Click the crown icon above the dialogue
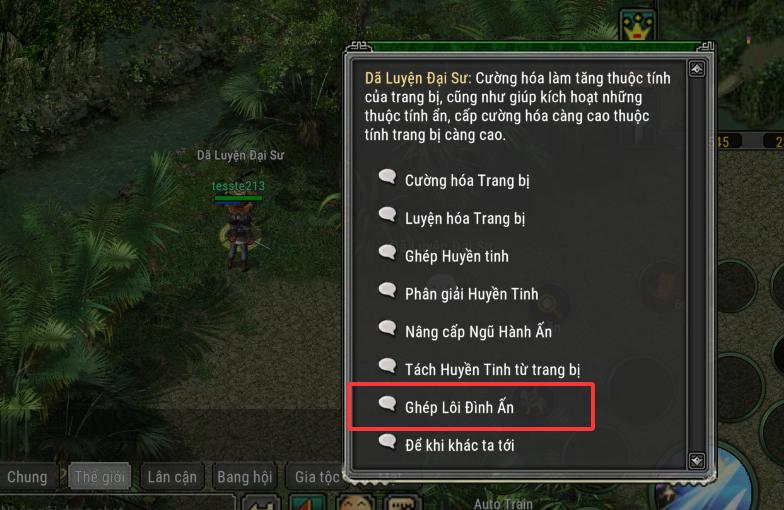Screen dimensions: 784x510 point(635,25)
